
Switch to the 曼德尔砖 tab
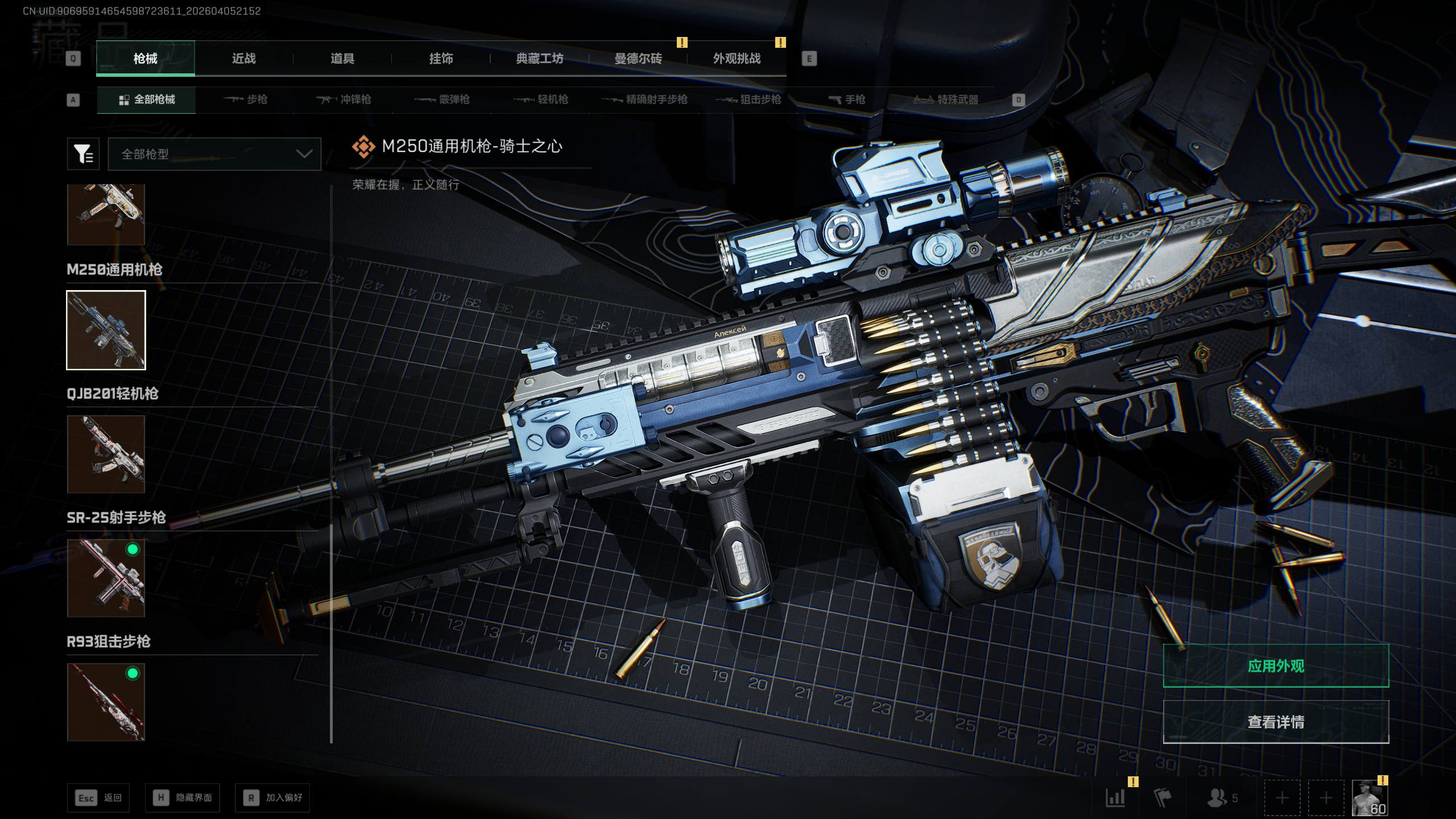(x=638, y=59)
